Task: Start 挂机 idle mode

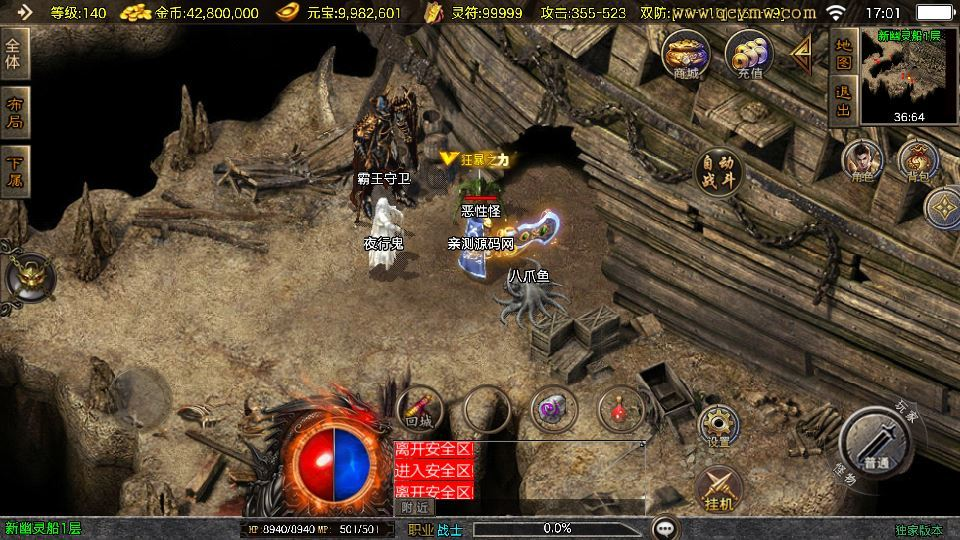Action: coord(718,487)
